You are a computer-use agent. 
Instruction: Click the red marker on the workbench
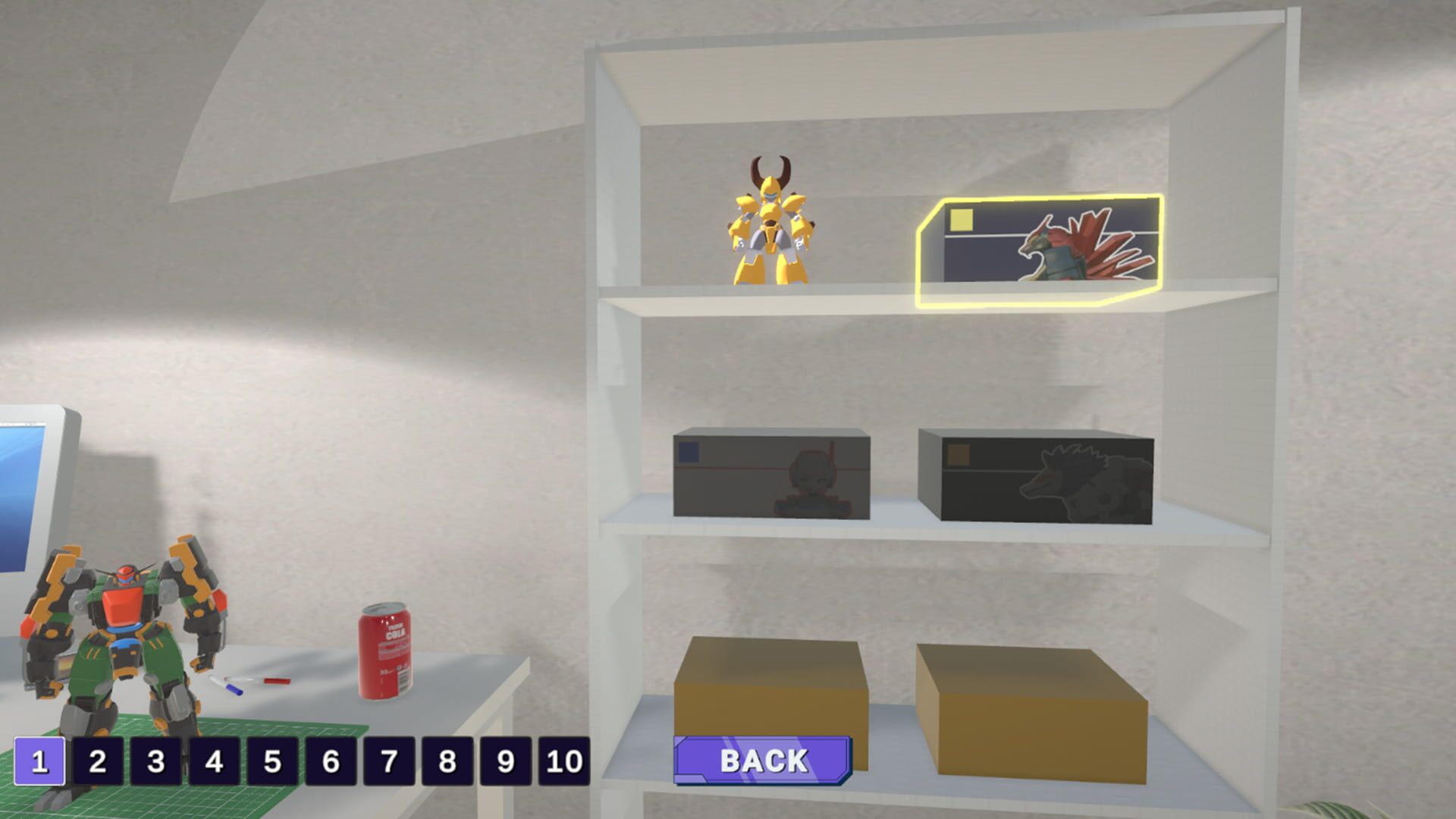[276, 681]
